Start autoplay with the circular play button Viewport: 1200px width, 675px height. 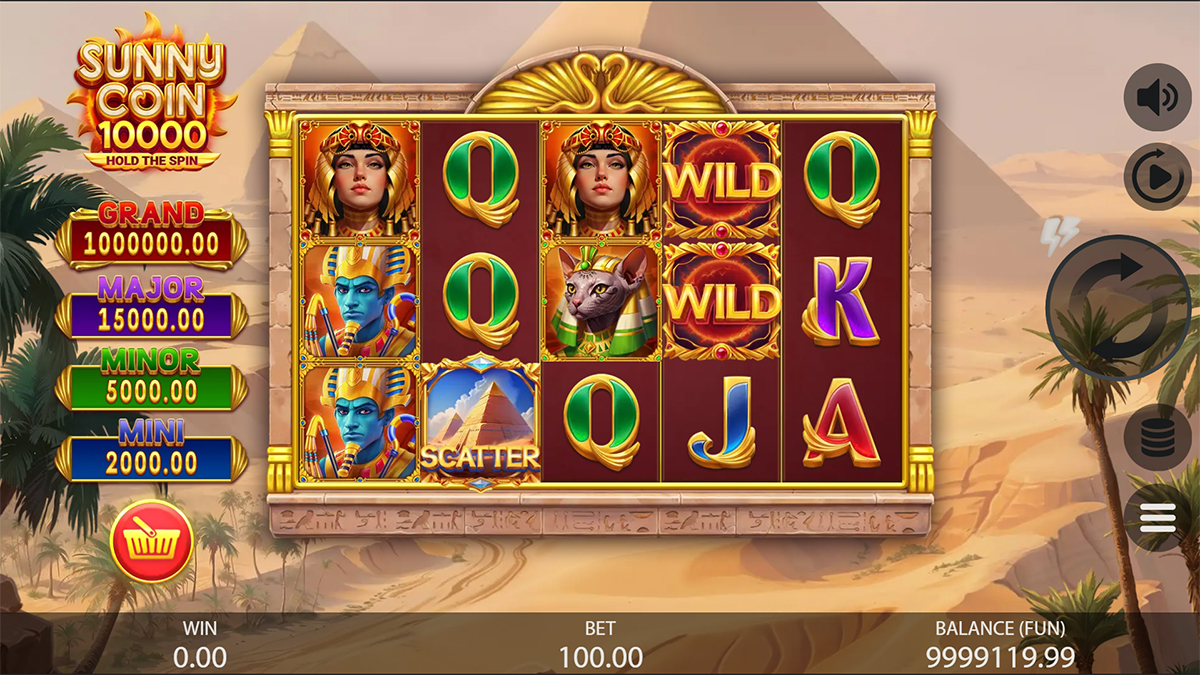(1157, 177)
